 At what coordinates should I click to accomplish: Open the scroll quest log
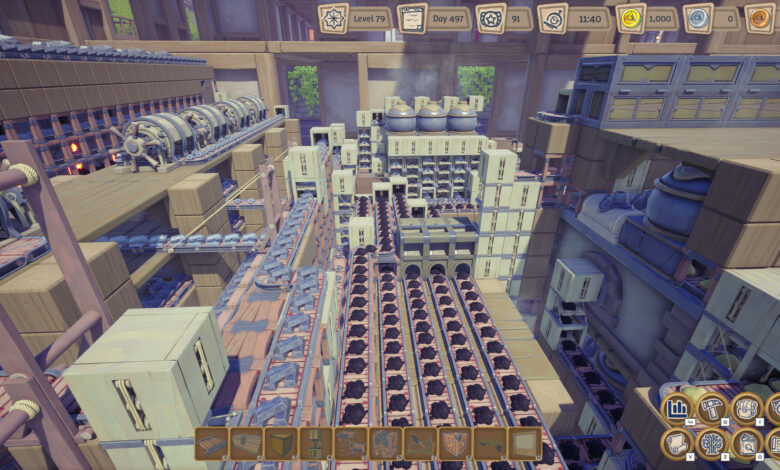tap(678, 443)
